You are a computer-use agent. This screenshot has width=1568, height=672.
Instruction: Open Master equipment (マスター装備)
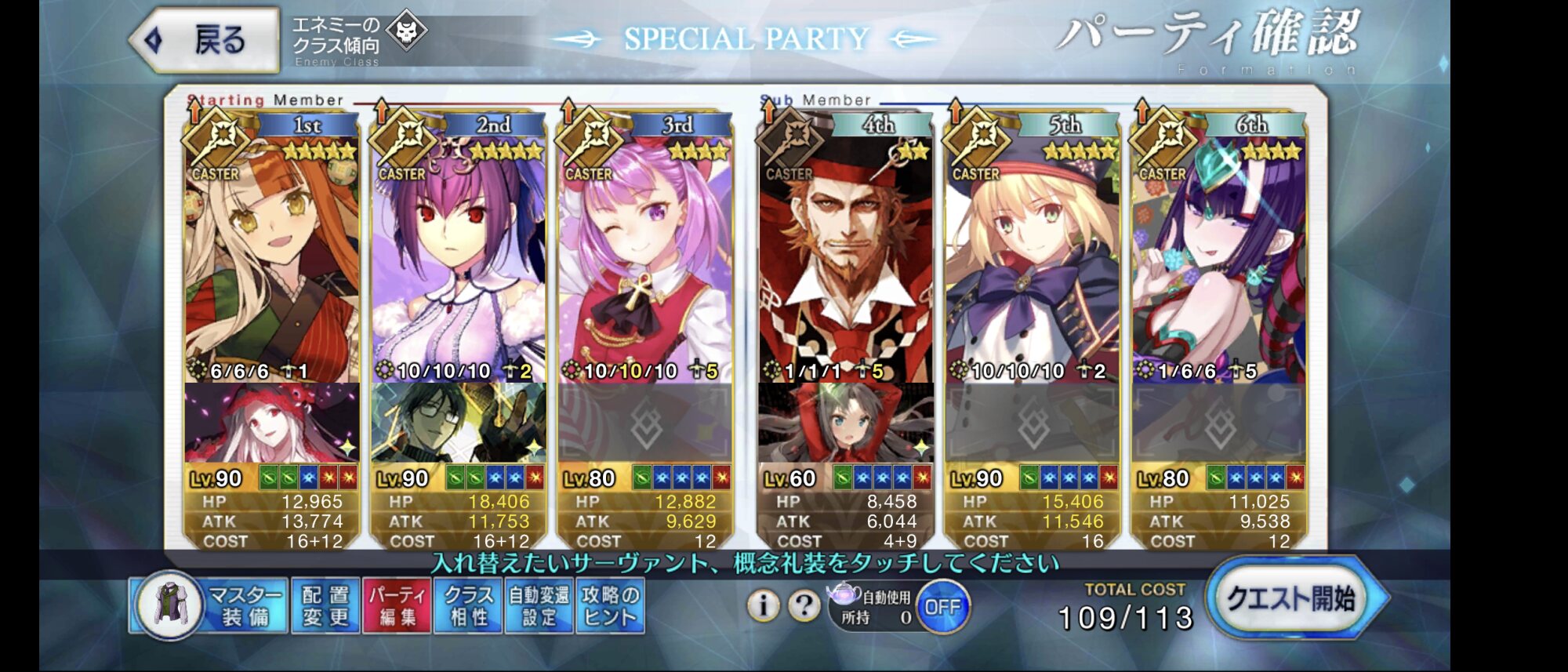tap(208, 605)
